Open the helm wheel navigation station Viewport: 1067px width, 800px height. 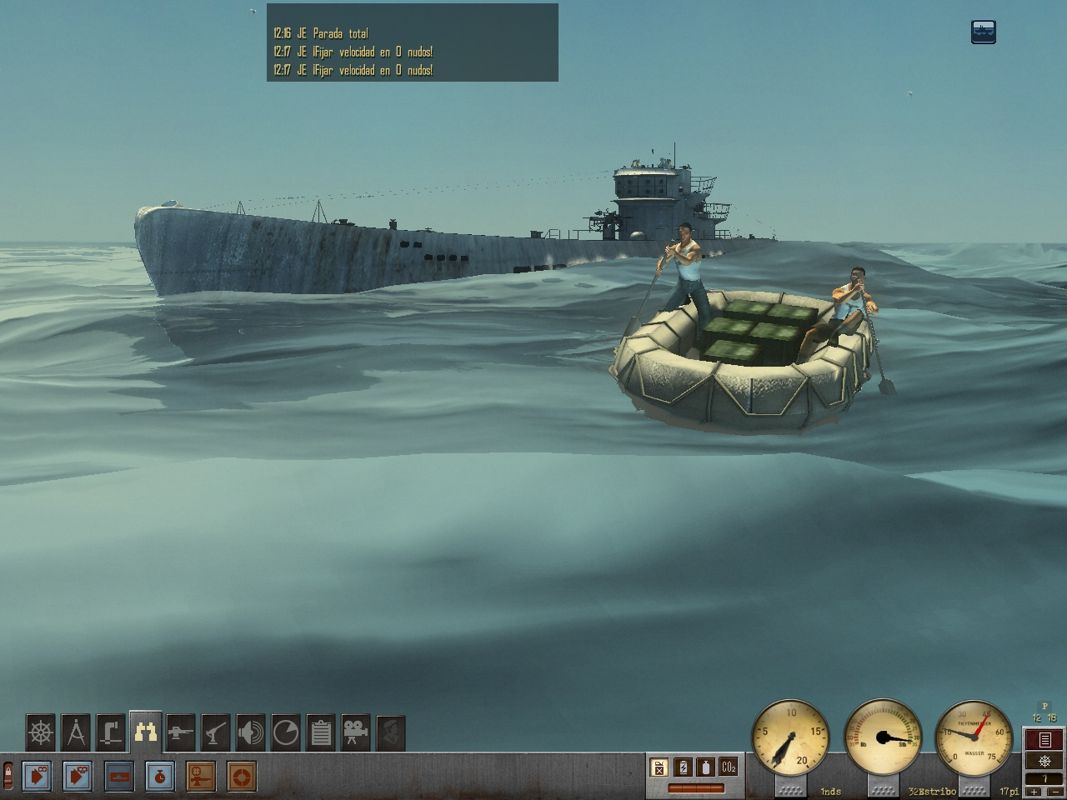coord(40,732)
